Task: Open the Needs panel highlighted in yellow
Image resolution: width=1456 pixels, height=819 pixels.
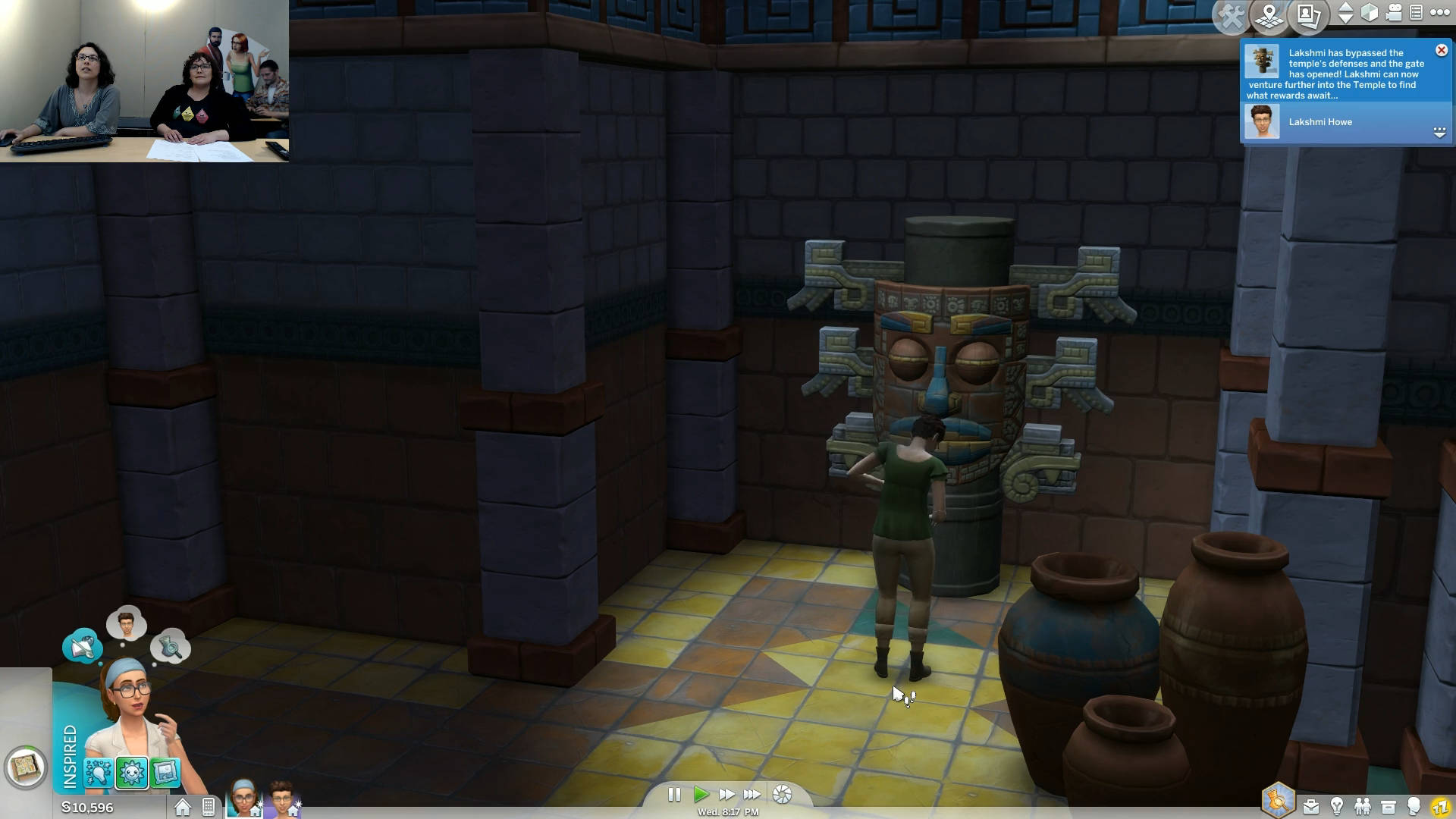Action: pyautogui.click(x=1440, y=807)
